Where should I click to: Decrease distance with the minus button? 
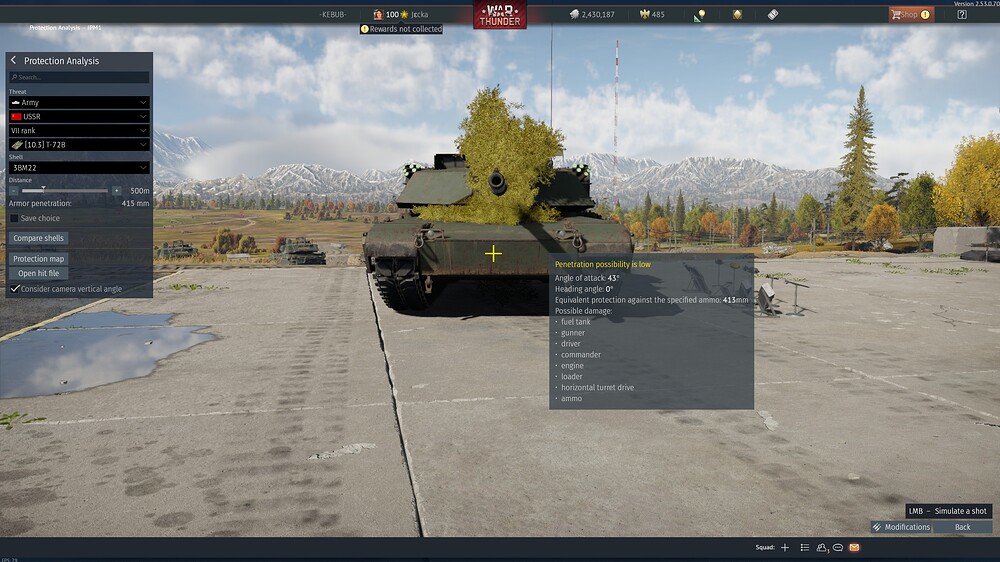click(14, 190)
